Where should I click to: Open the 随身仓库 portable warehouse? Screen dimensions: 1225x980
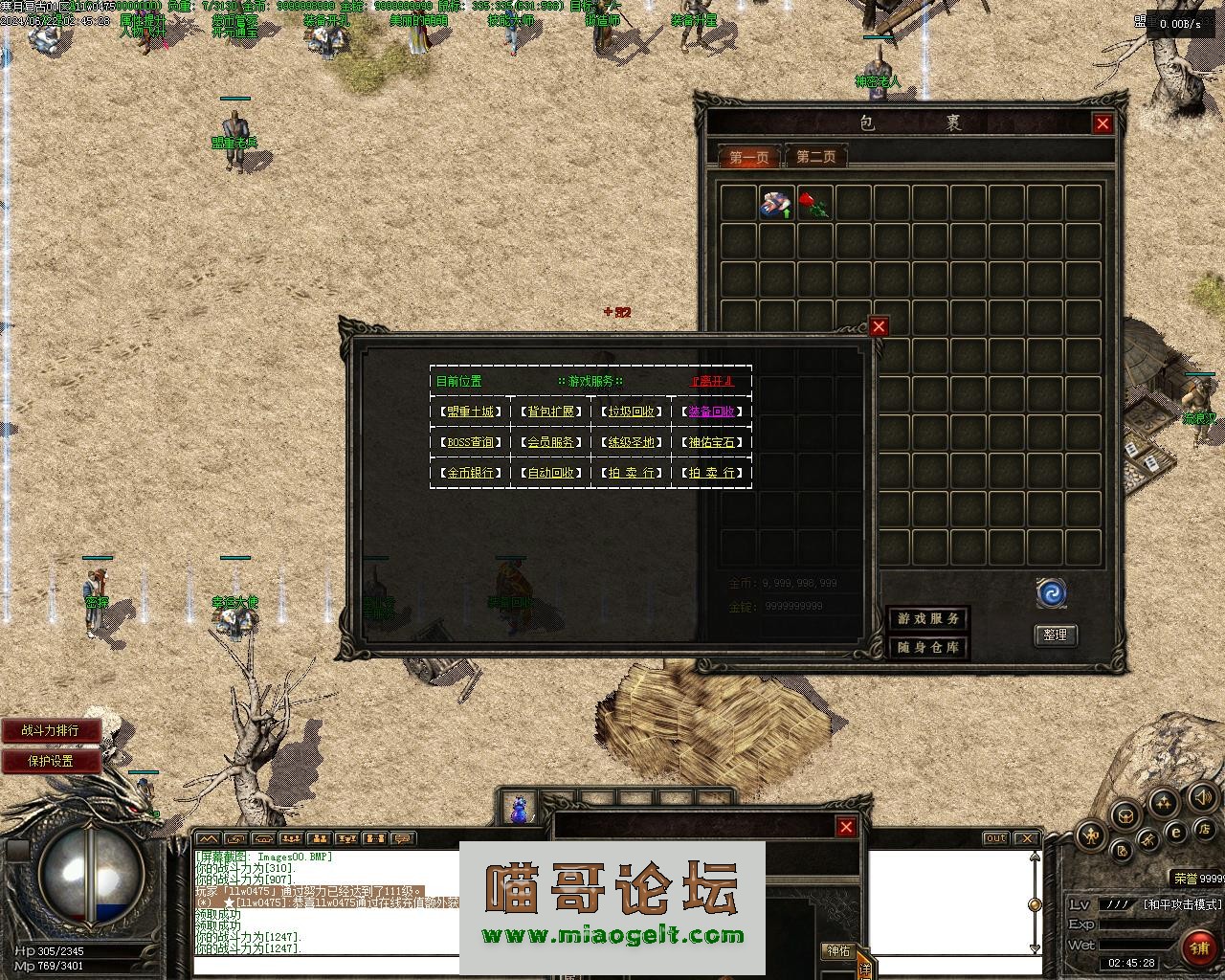tap(927, 648)
